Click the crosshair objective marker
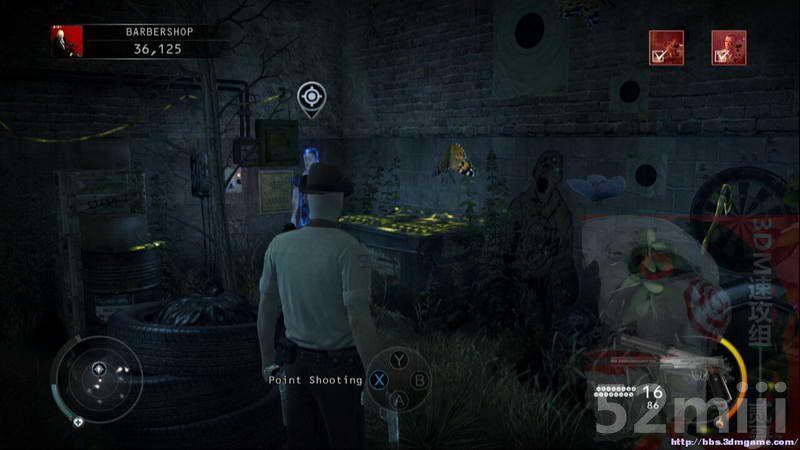Screen dimensions: 800x450 pos(312,97)
